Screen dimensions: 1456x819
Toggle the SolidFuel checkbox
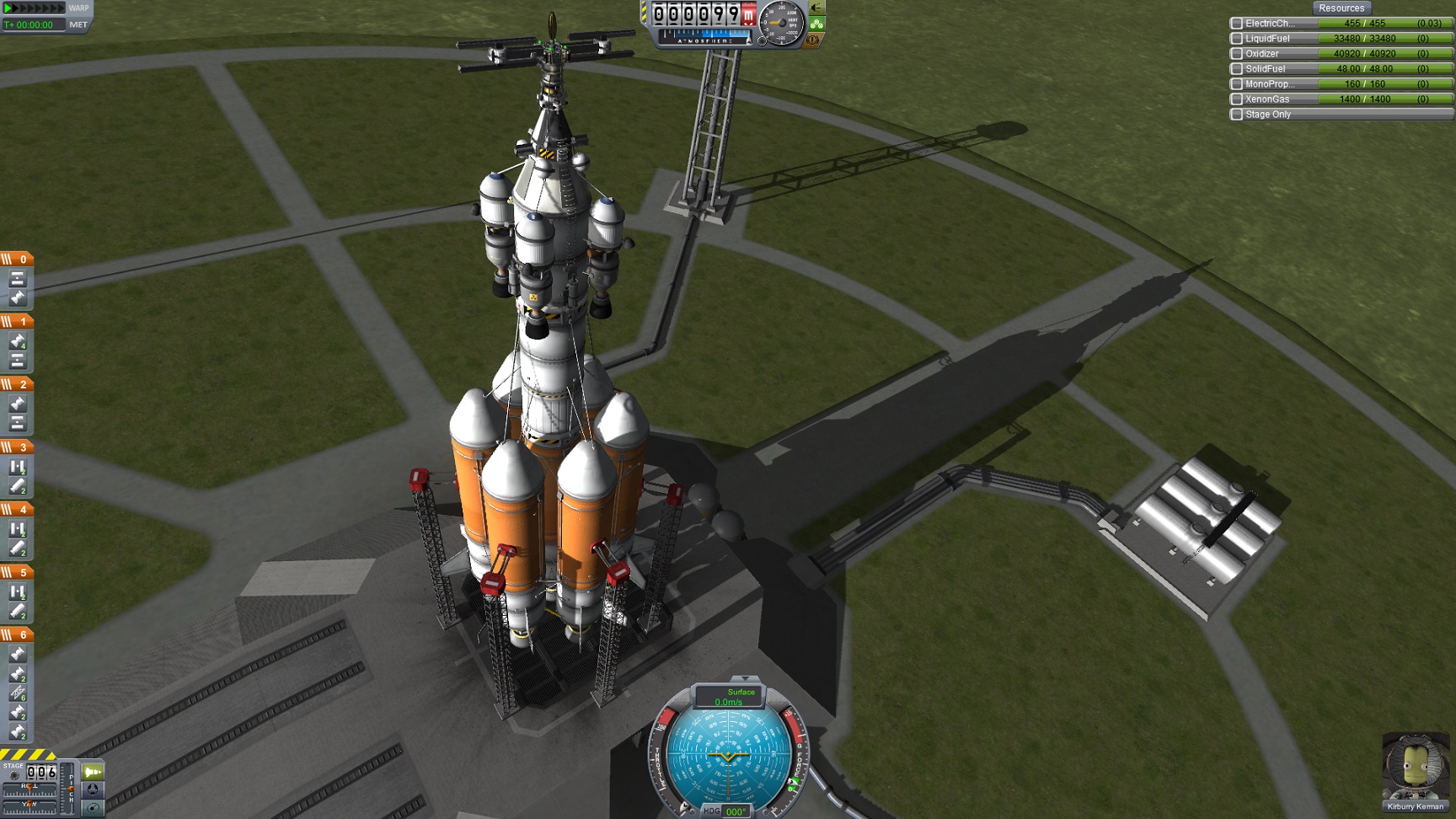click(x=1237, y=69)
